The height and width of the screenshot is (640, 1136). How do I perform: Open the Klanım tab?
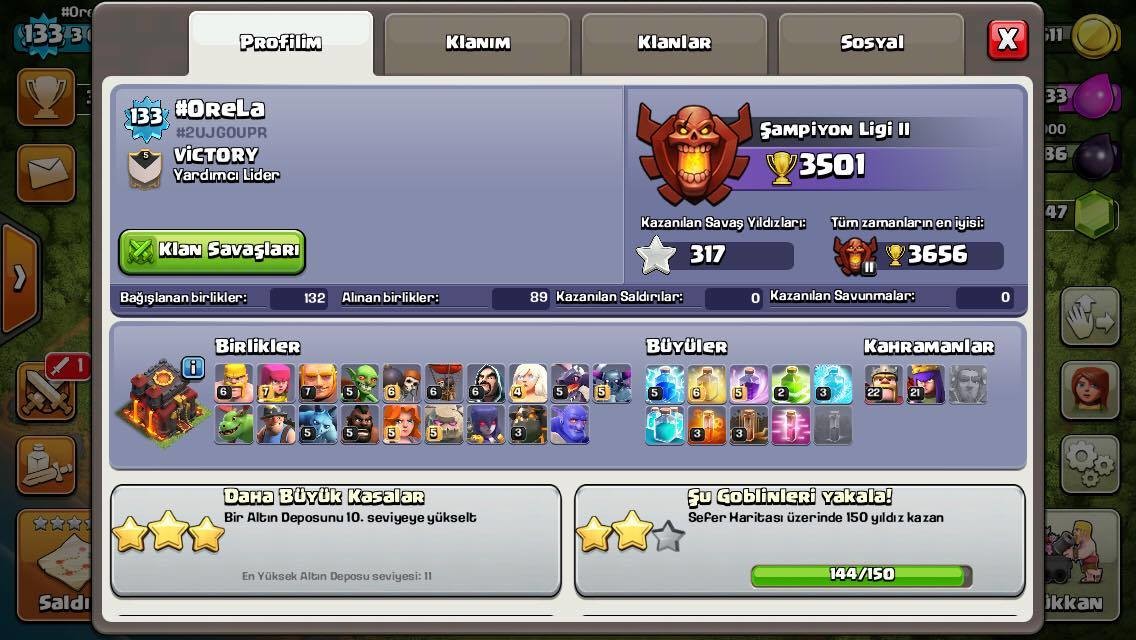coord(477,43)
